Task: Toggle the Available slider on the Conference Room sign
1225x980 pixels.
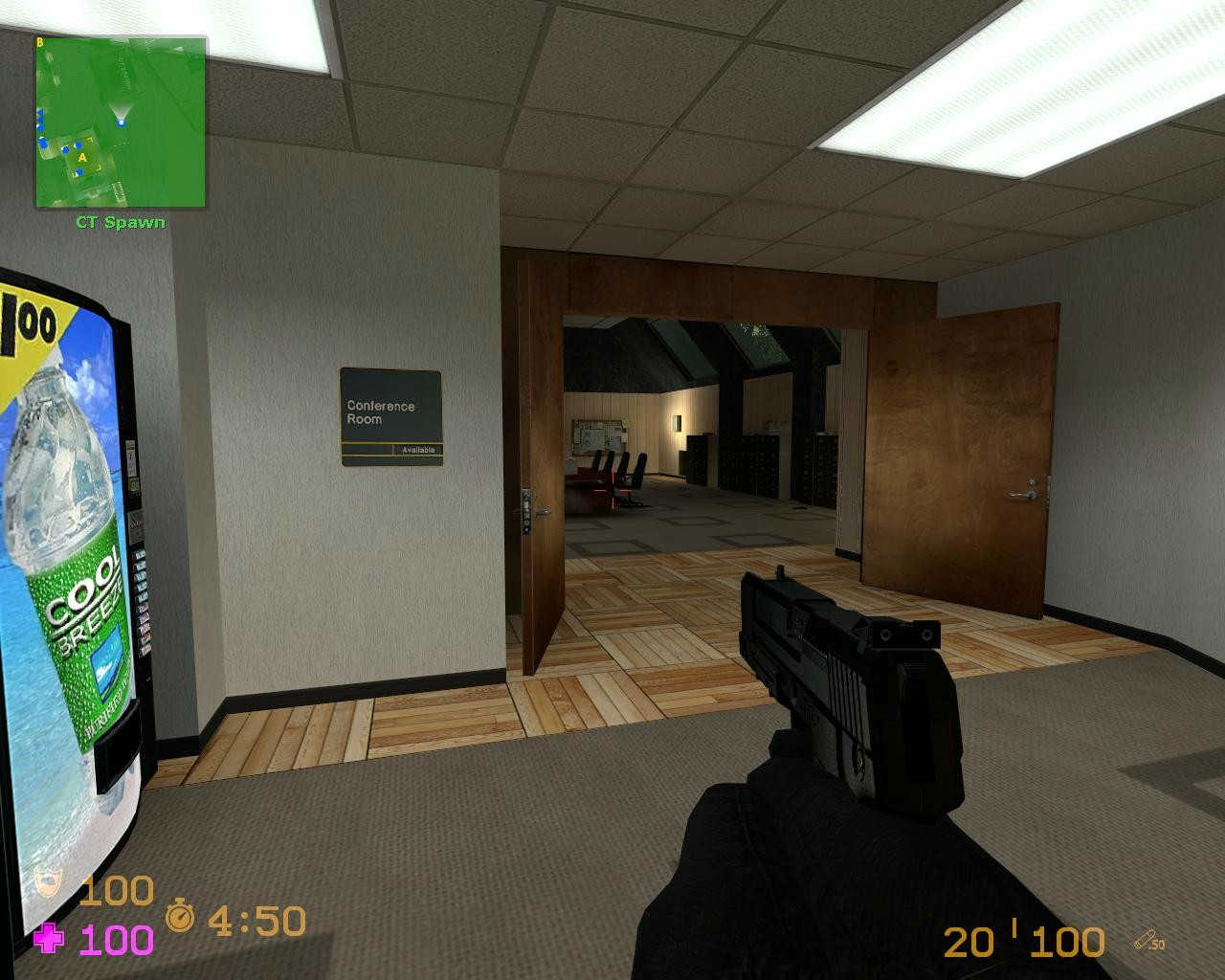Action: (421, 448)
